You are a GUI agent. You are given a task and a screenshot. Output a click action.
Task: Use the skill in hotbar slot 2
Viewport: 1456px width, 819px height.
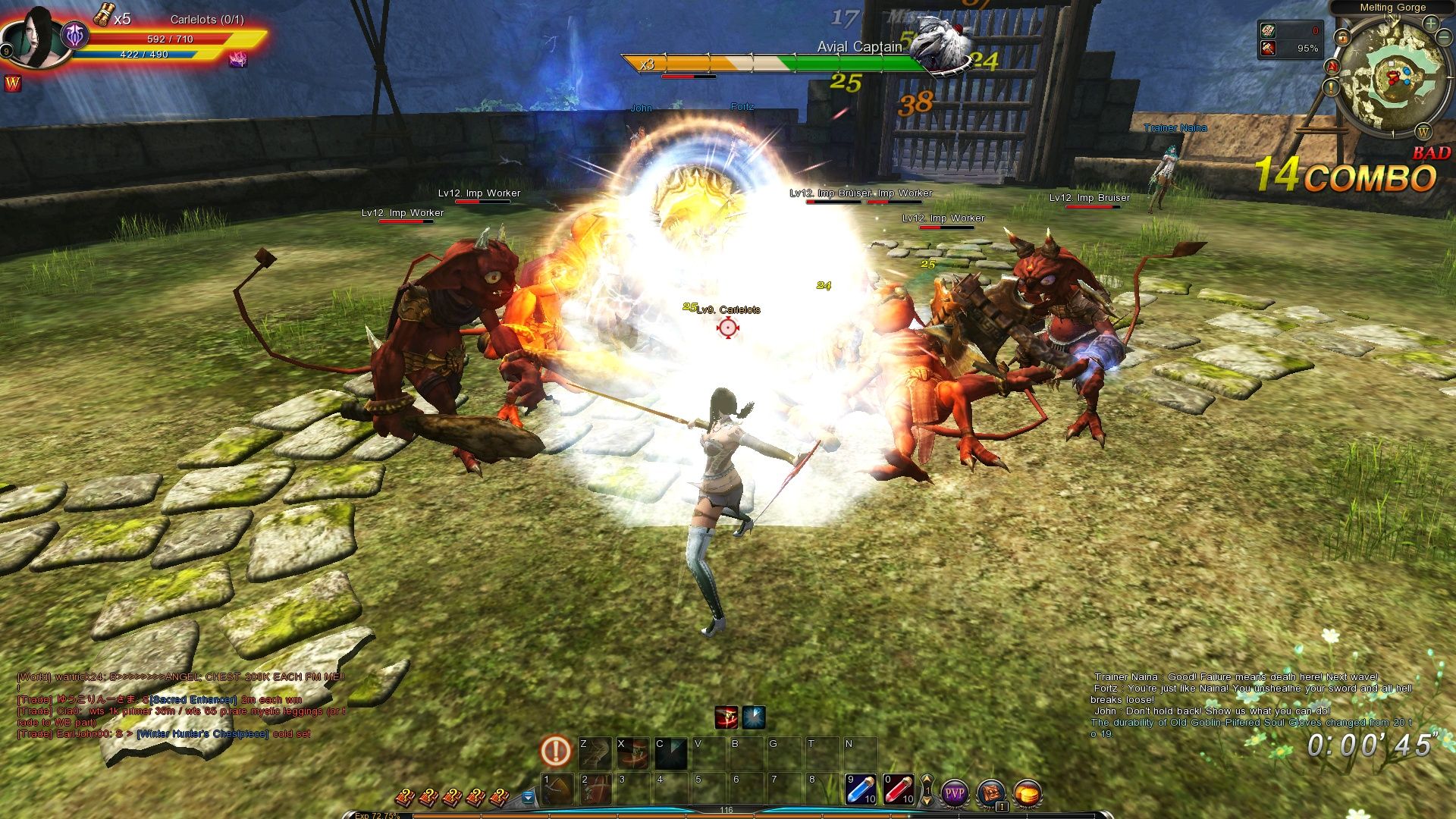coord(595,789)
